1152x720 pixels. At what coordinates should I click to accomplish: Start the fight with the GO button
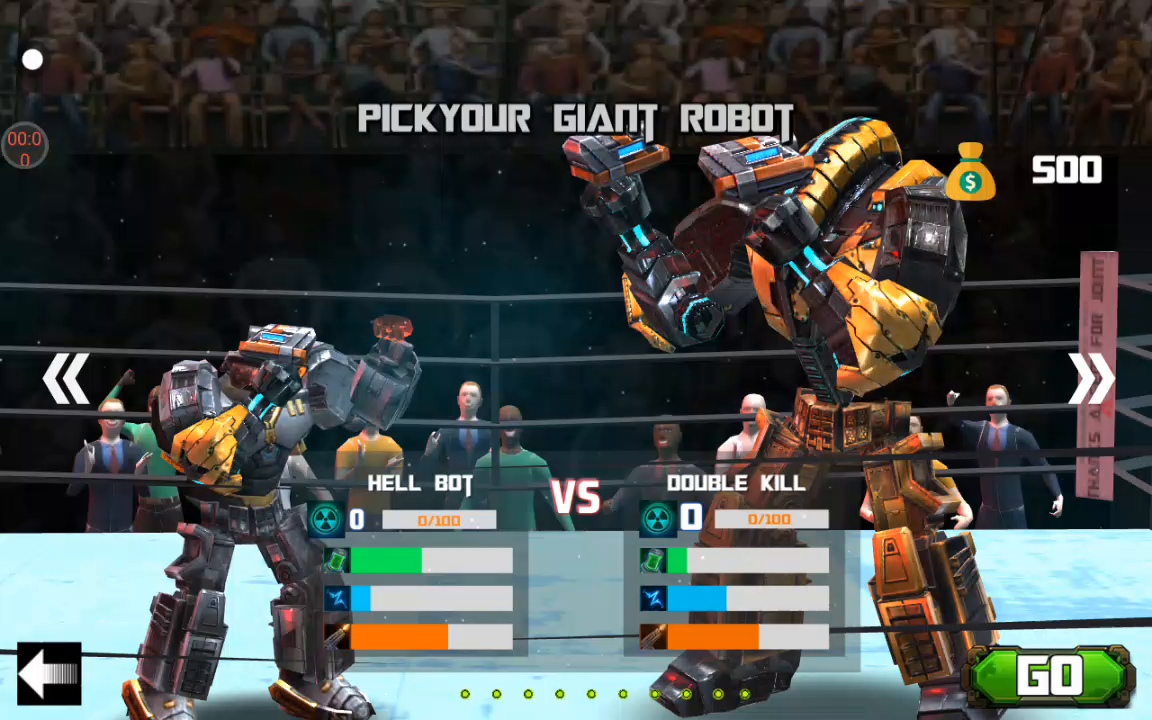point(1048,677)
